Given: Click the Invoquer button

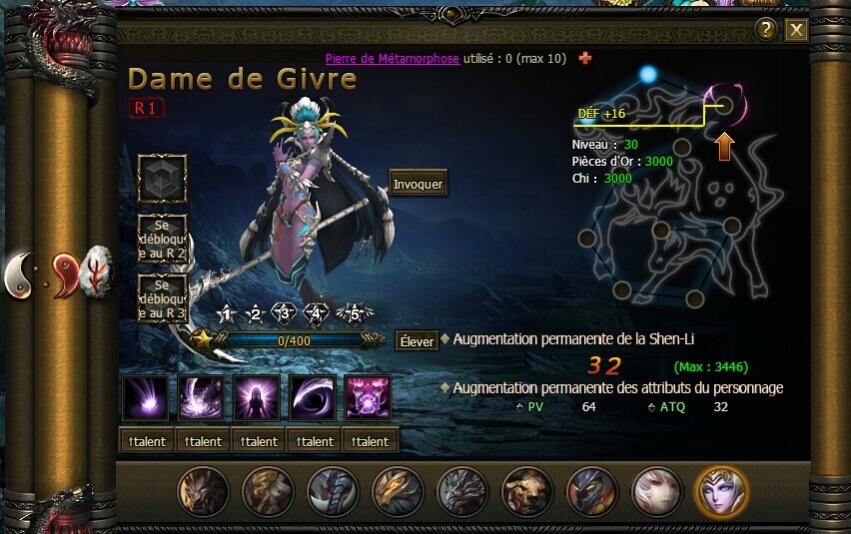Looking at the screenshot, I should click(418, 184).
